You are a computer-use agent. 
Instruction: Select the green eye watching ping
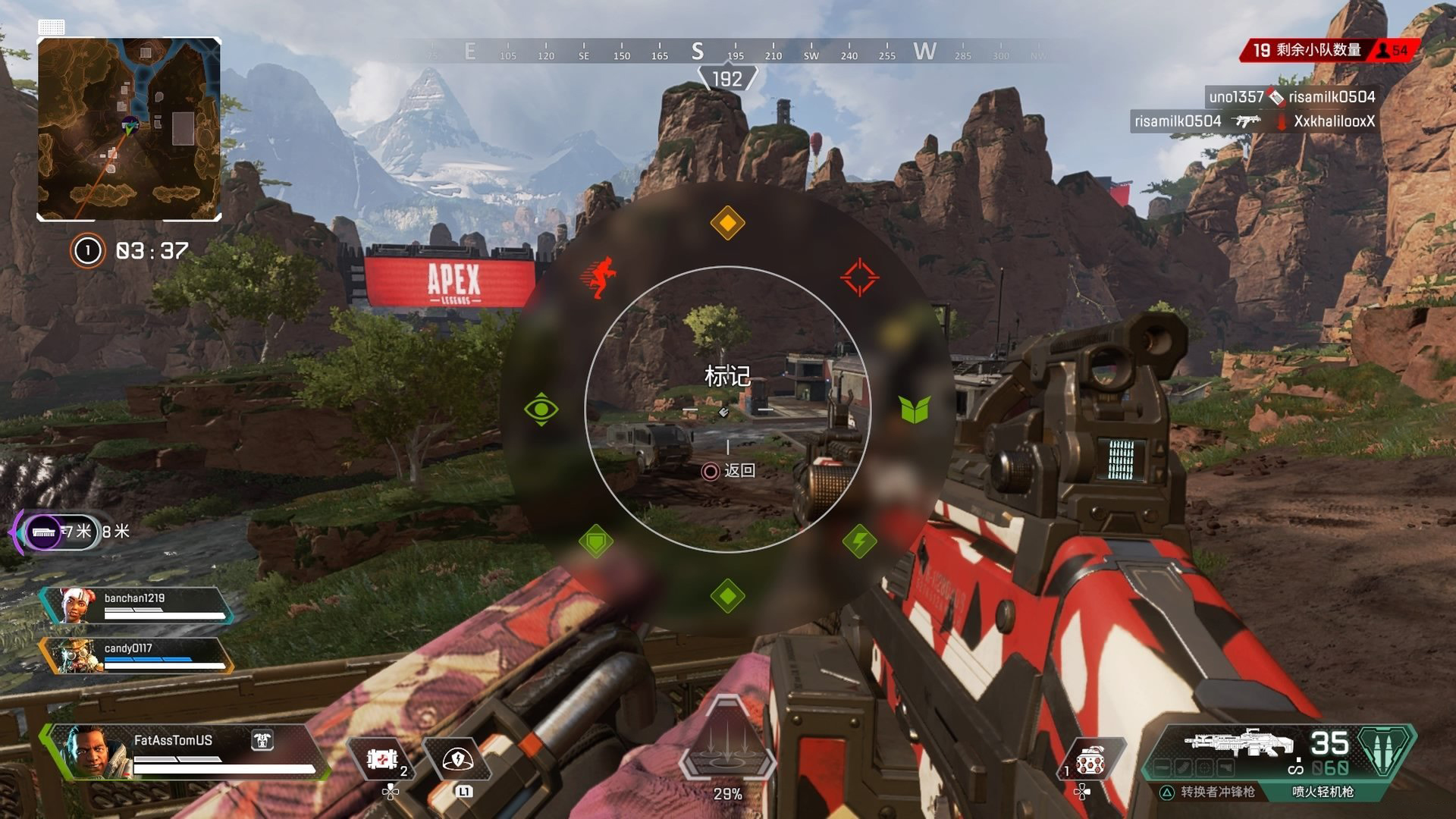click(x=541, y=409)
